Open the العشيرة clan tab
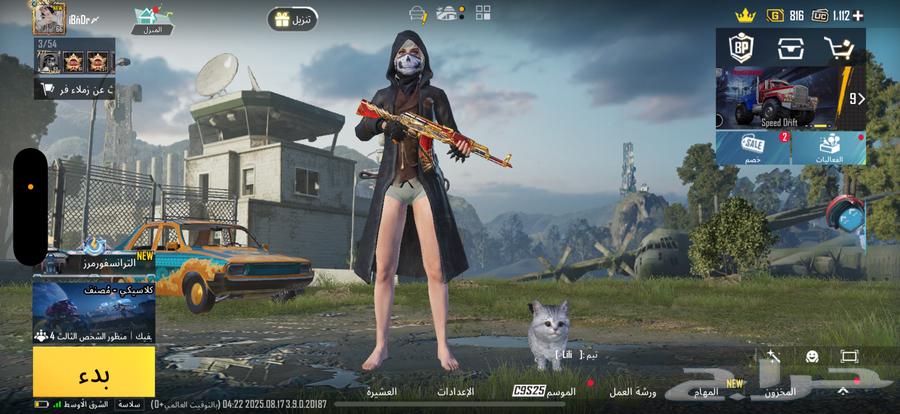The image size is (900, 414). 381,391
